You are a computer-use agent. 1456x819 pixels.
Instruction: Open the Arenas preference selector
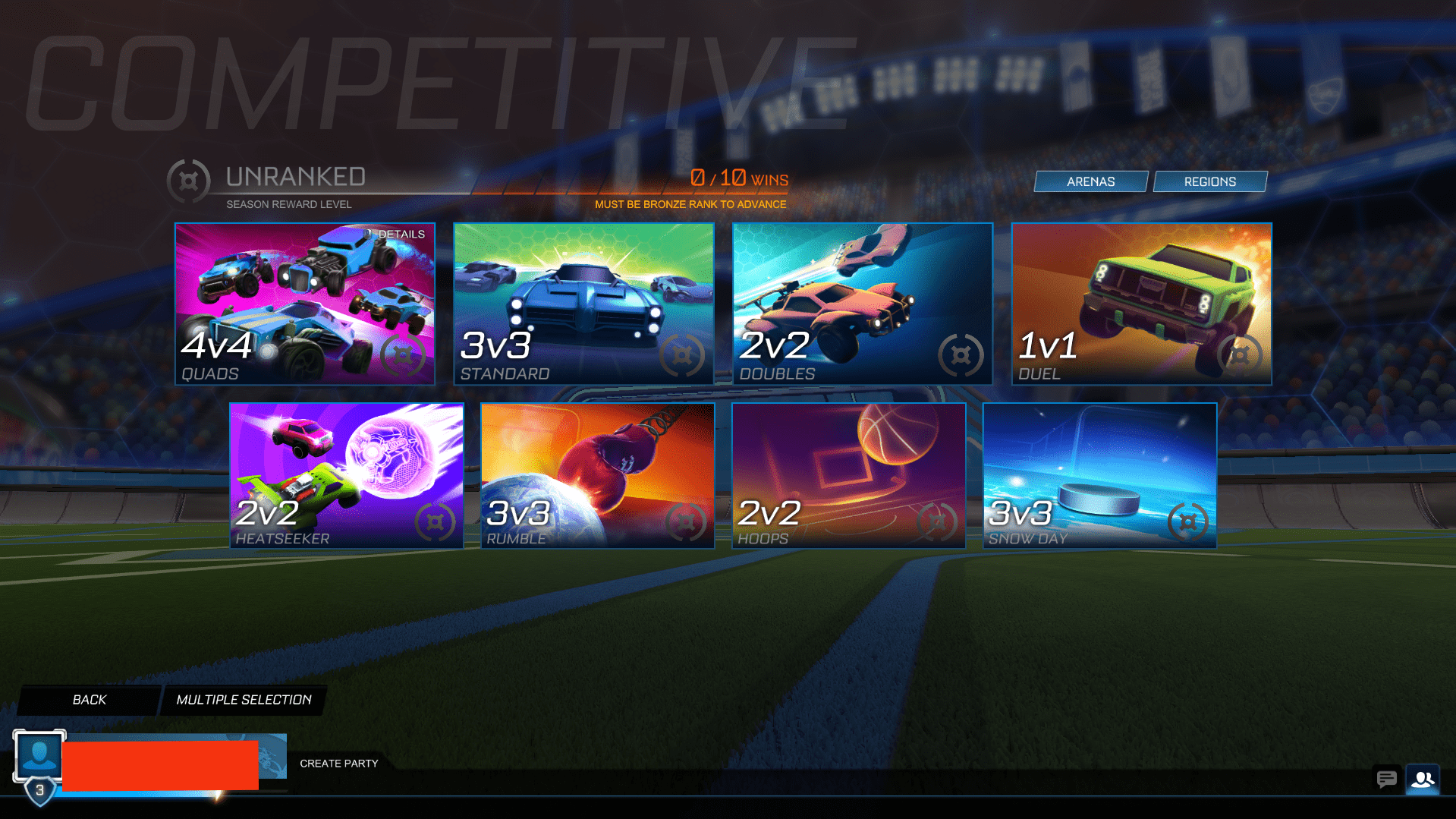(1090, 181)
